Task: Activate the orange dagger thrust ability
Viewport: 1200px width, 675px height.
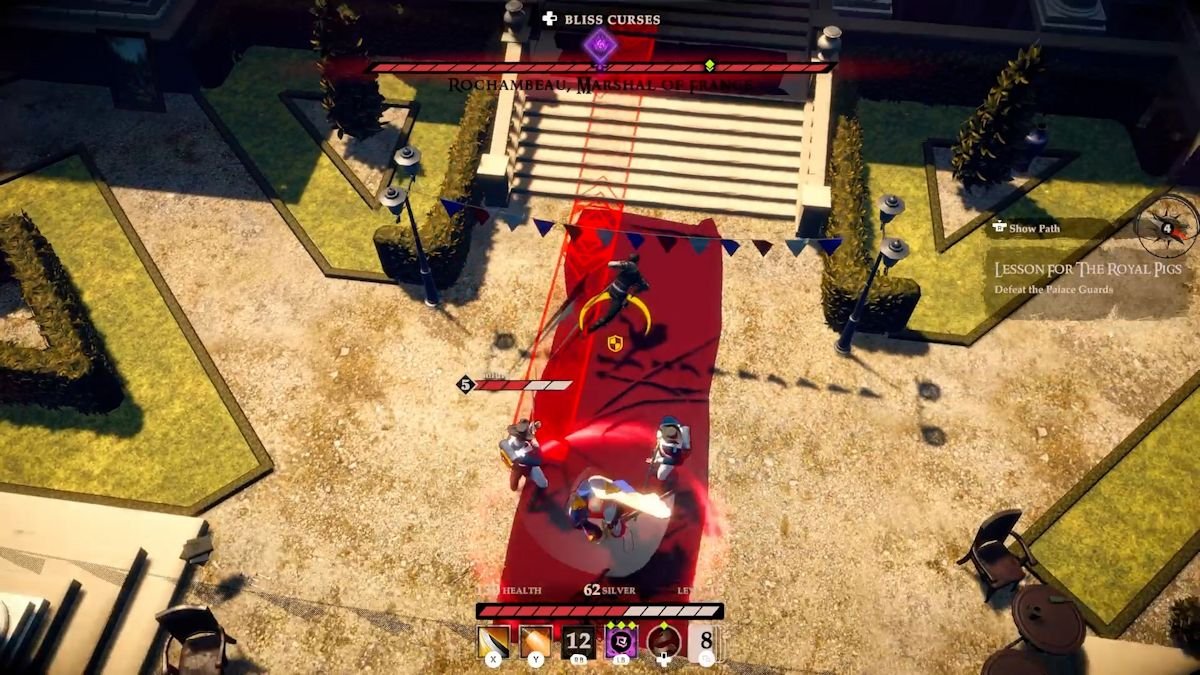Action: [x=536, y=641]
